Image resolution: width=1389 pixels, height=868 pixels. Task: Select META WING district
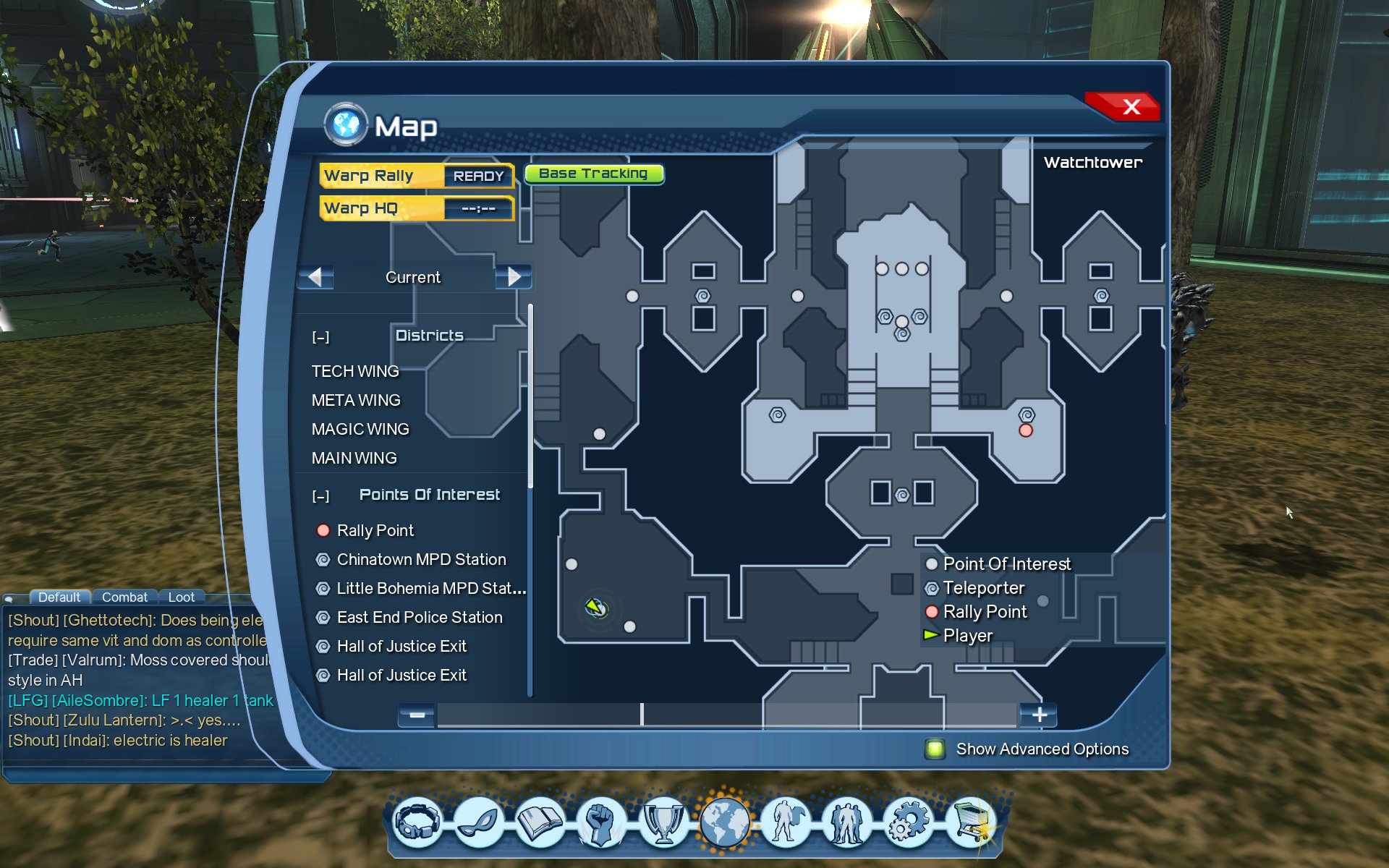(356, 400)
